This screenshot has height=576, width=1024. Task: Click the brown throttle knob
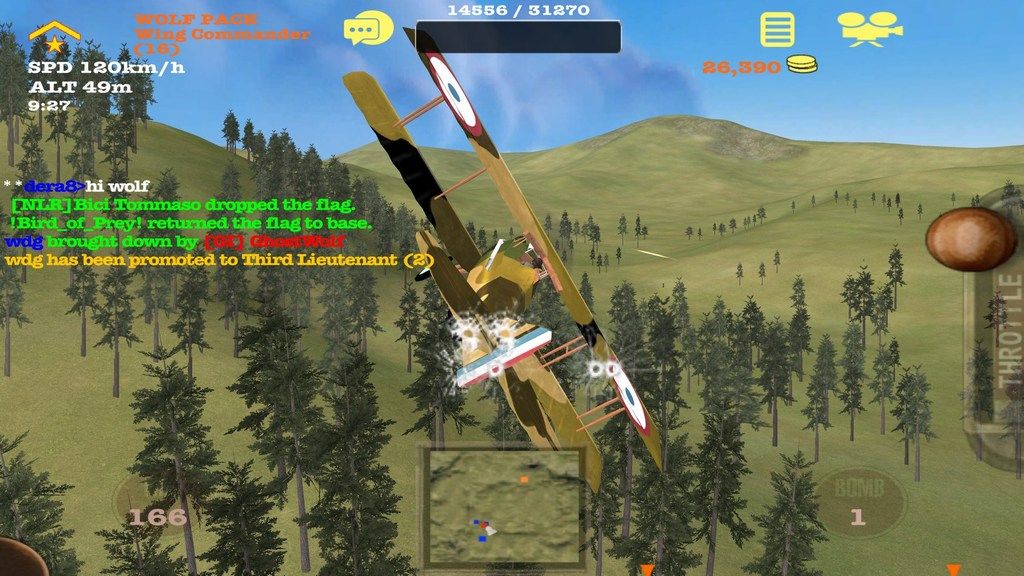[970, 239]
